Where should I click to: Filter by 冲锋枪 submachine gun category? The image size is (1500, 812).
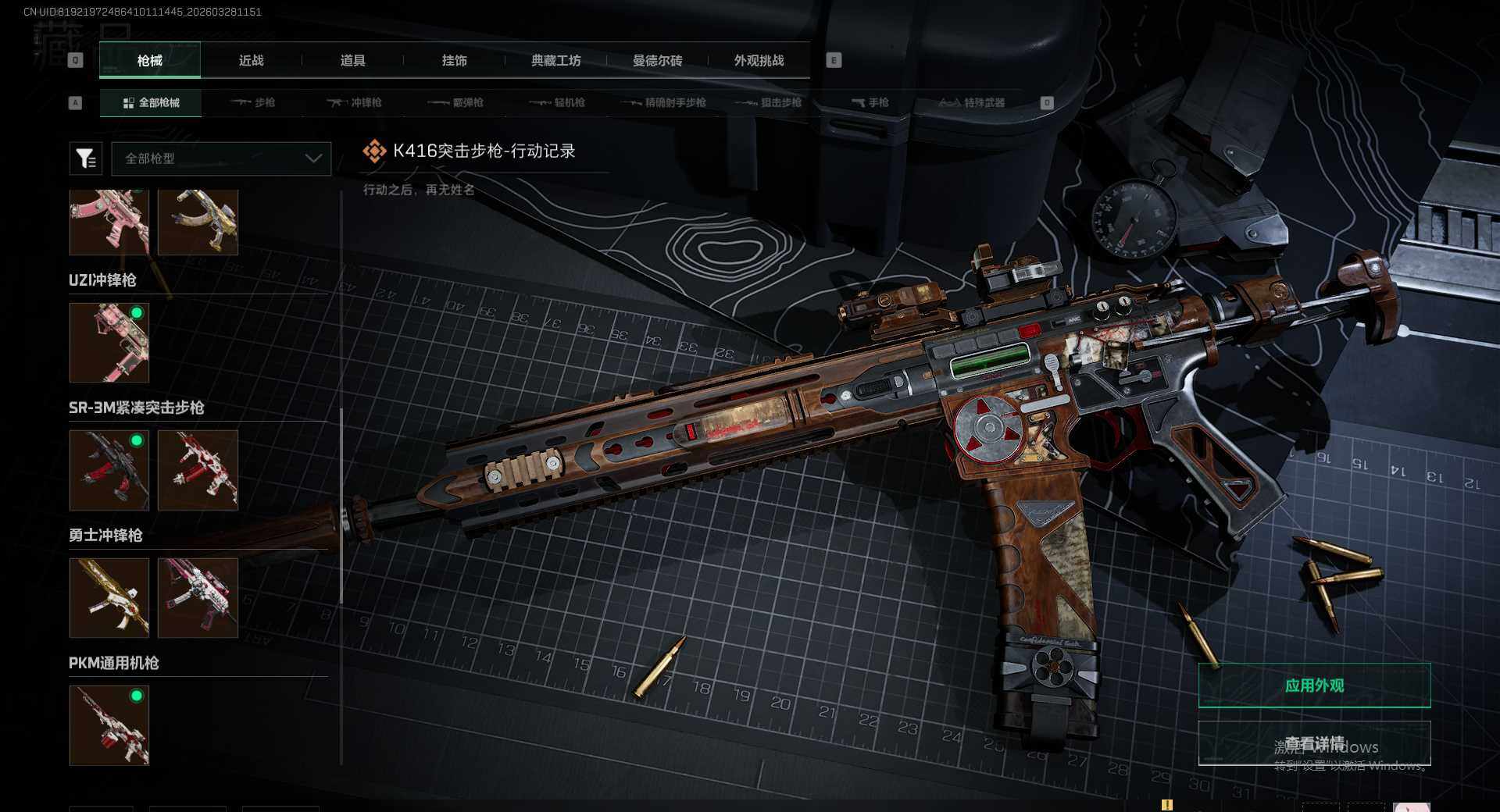click(x=355, y=102)
